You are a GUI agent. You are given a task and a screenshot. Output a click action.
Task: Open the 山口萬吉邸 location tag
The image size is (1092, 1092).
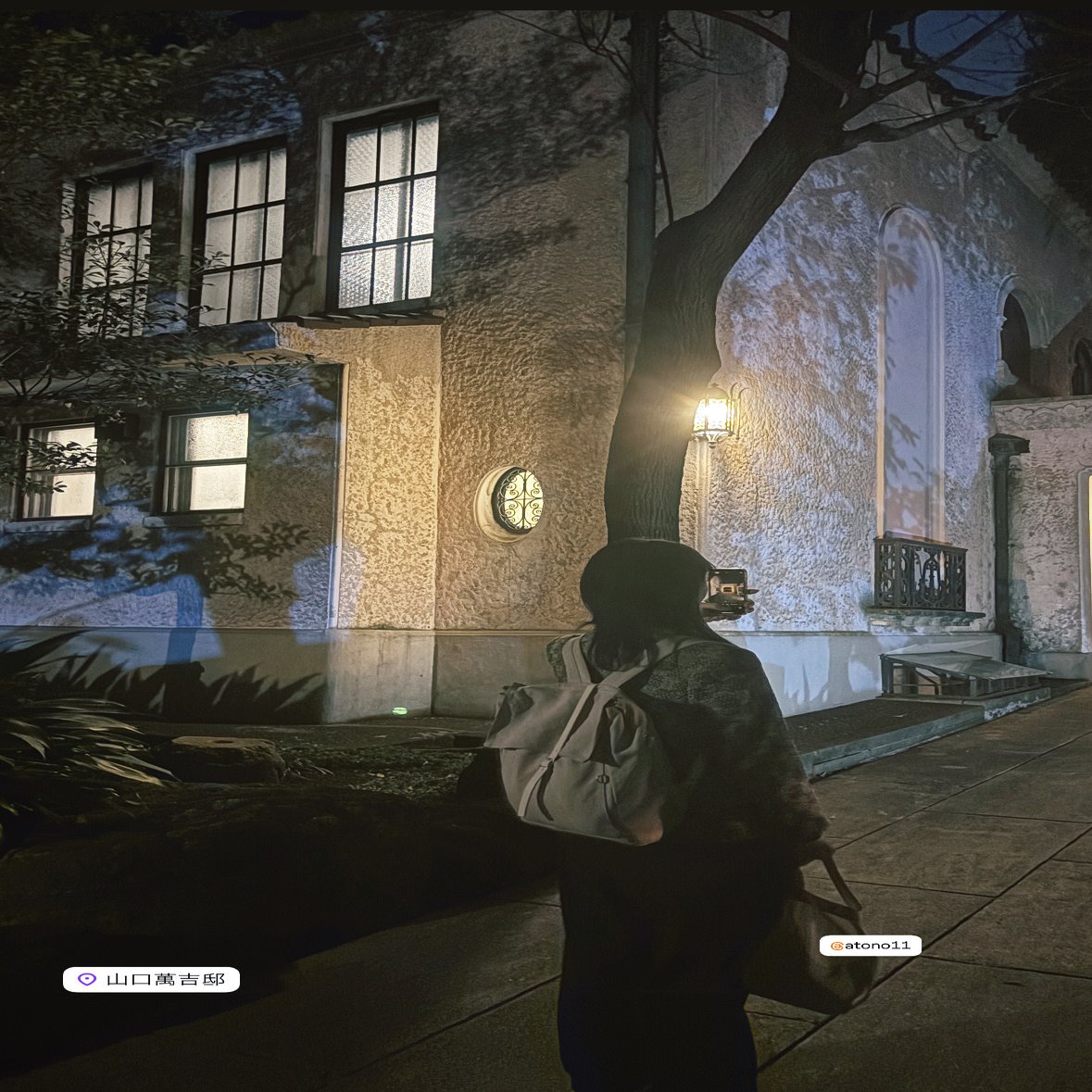click(152, 979)
